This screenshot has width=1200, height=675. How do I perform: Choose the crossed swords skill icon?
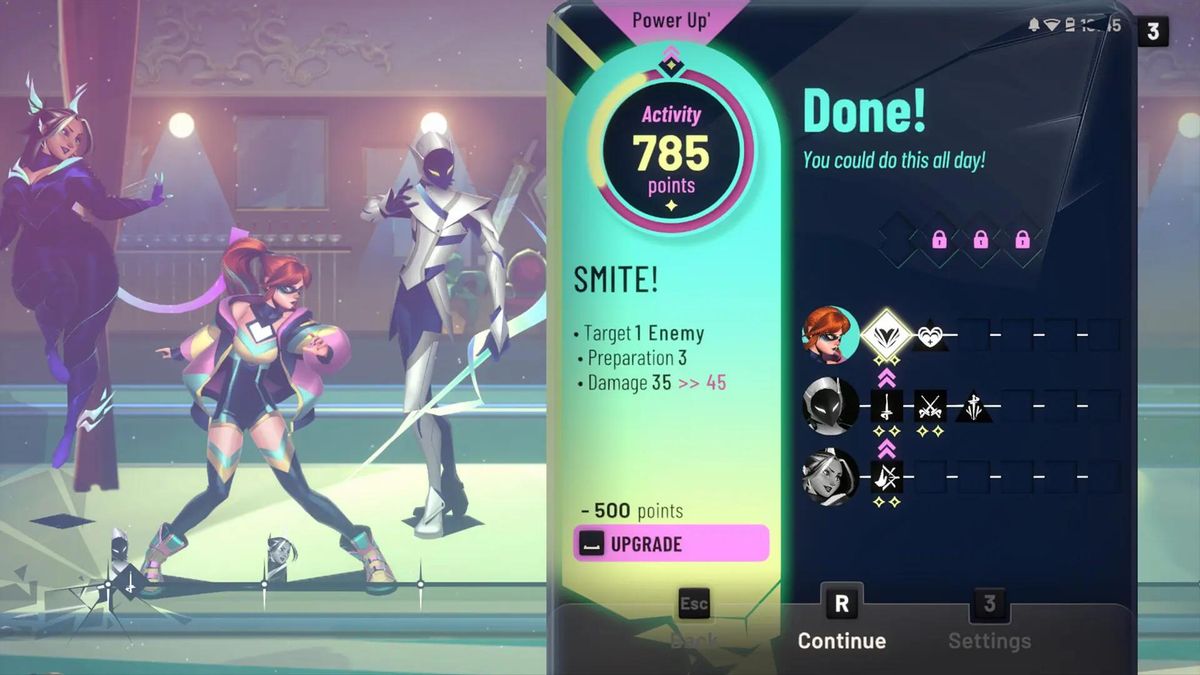click(x=931, y=405)
